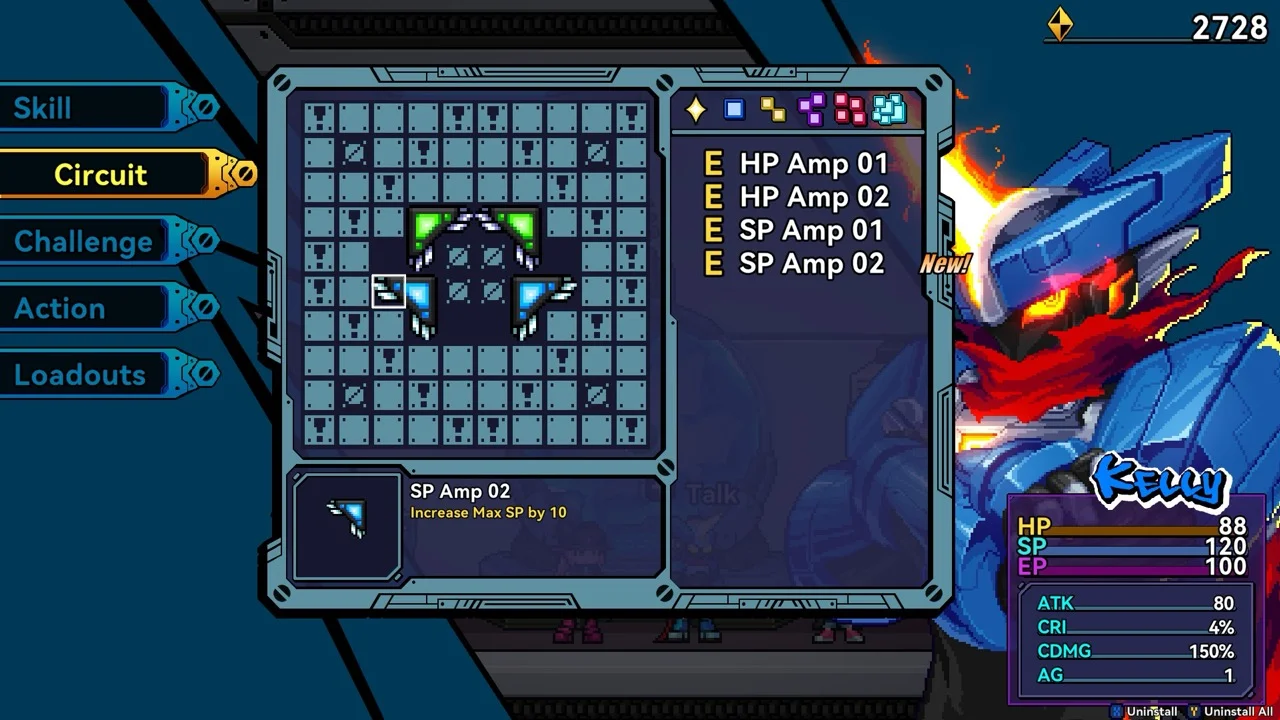Screen dimensions: 1280x720
Task: Show the yellow two-block circuit category
Action: [x=772, y=110]
